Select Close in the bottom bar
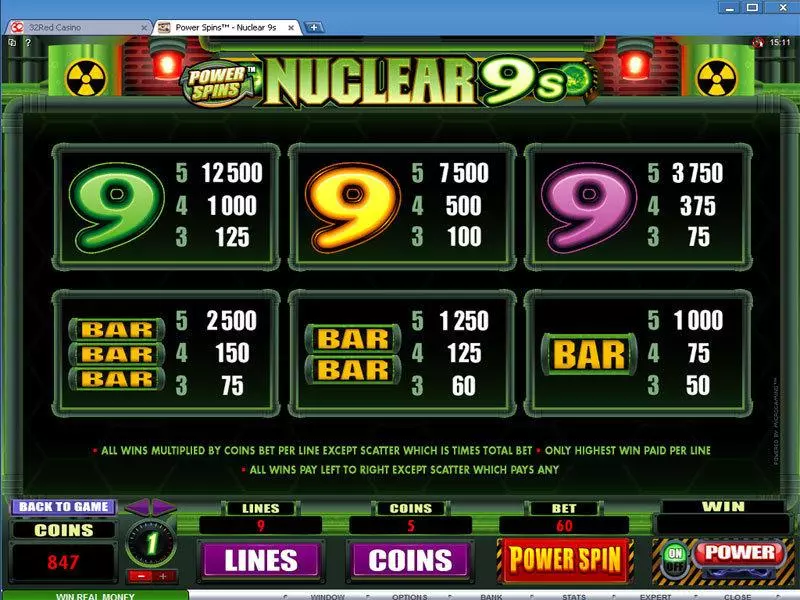Image resolution: width=800 pixels, height=600 pixels. [x=737, y=595]
